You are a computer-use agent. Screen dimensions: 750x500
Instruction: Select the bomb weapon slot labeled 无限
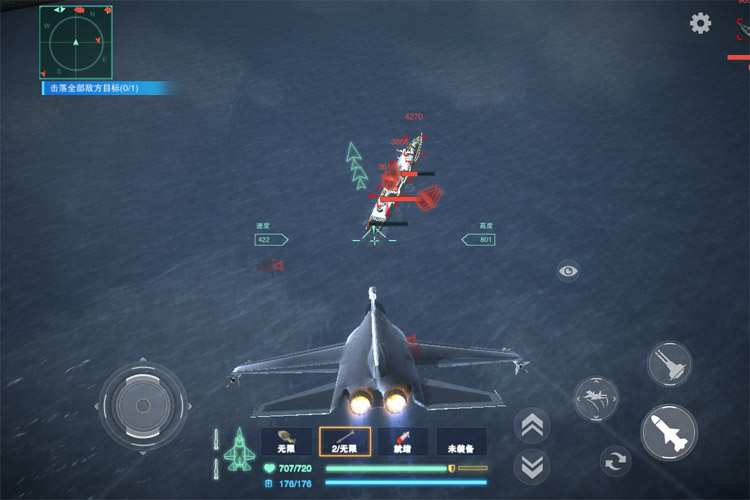click(x=286, y=442)
